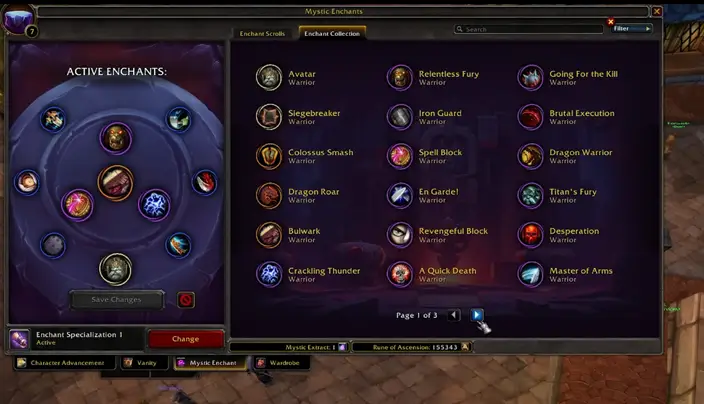The image size is (704, 404).
Task: Change the Enchant Specialization
Action: (x=186, y=339)
